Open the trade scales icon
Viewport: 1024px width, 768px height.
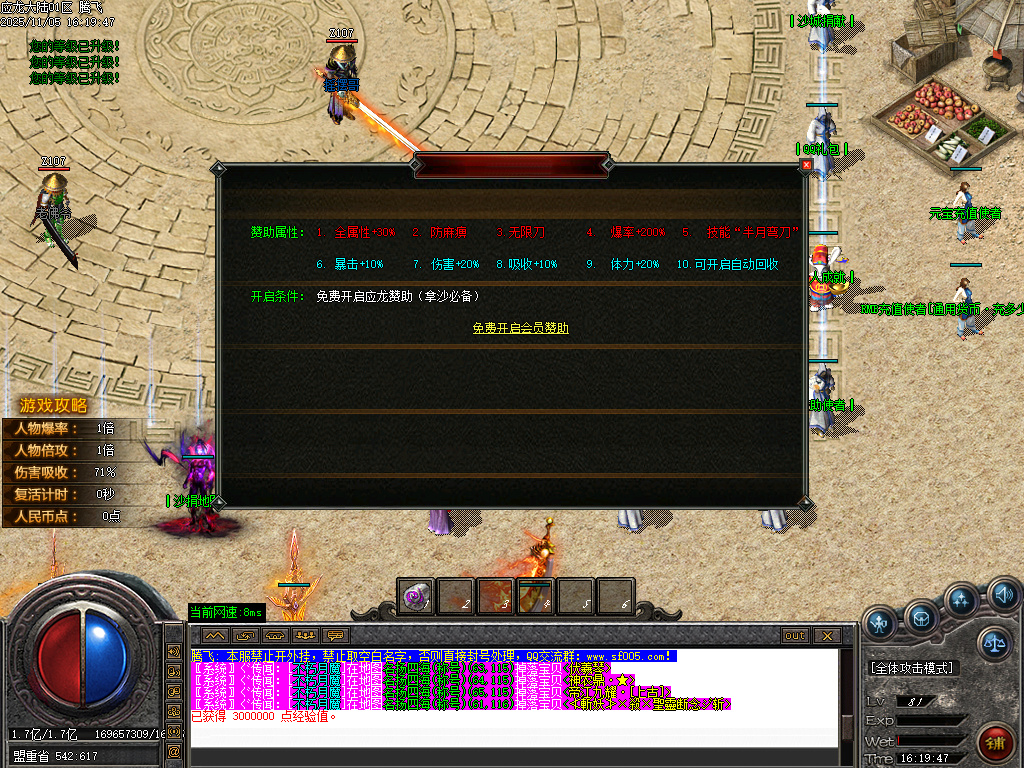click(x=994, y=642)
